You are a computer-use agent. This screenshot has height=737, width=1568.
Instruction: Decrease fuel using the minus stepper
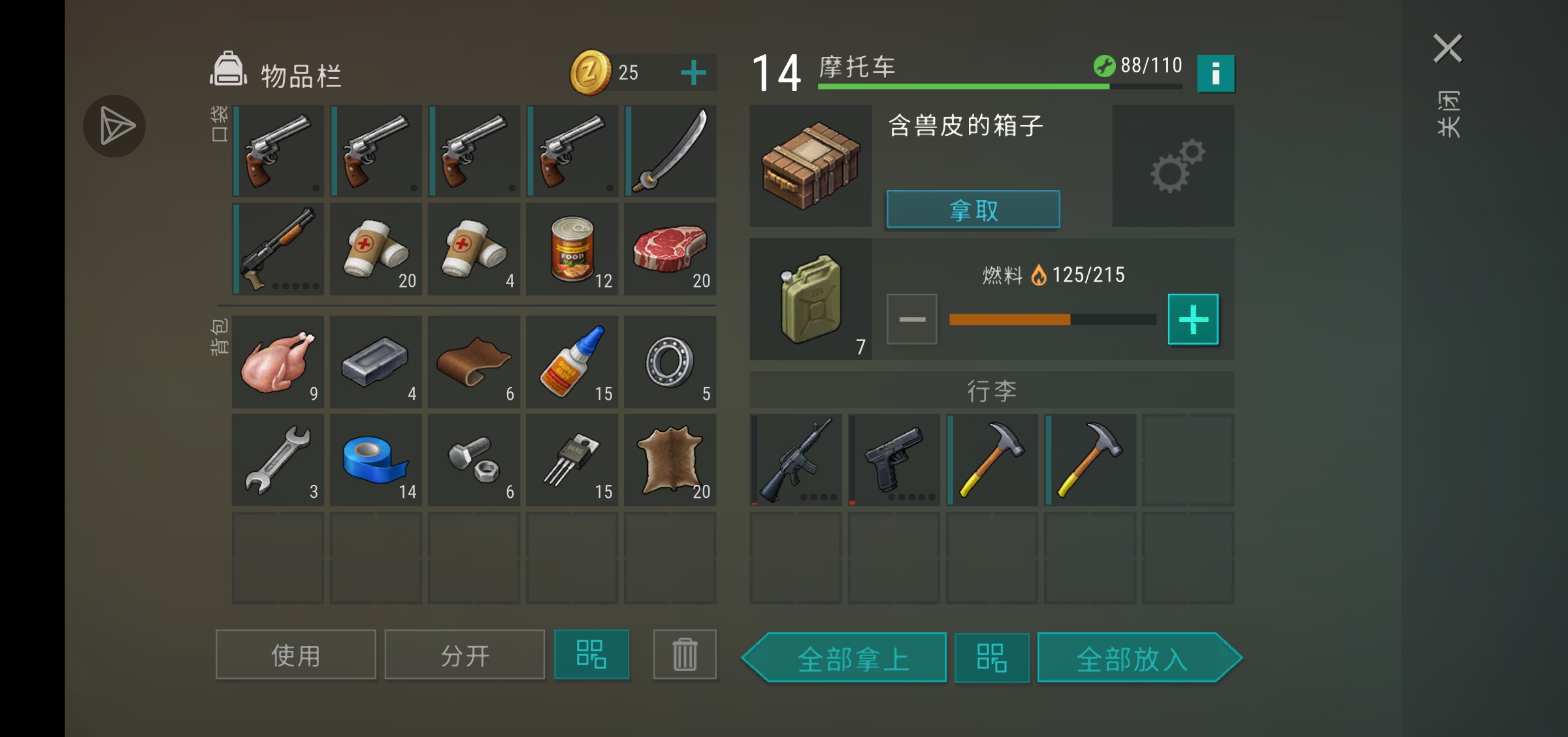click(912, 319)
